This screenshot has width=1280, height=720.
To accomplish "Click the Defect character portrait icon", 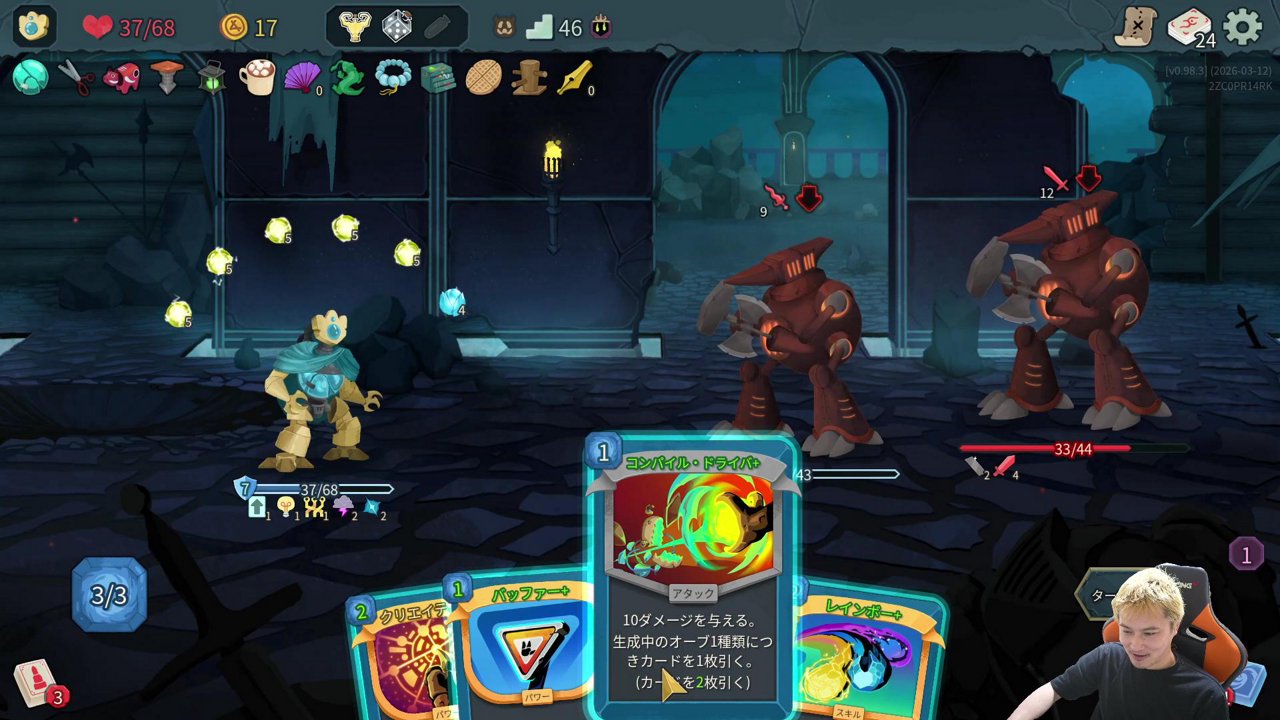I will tap(34, 27).
